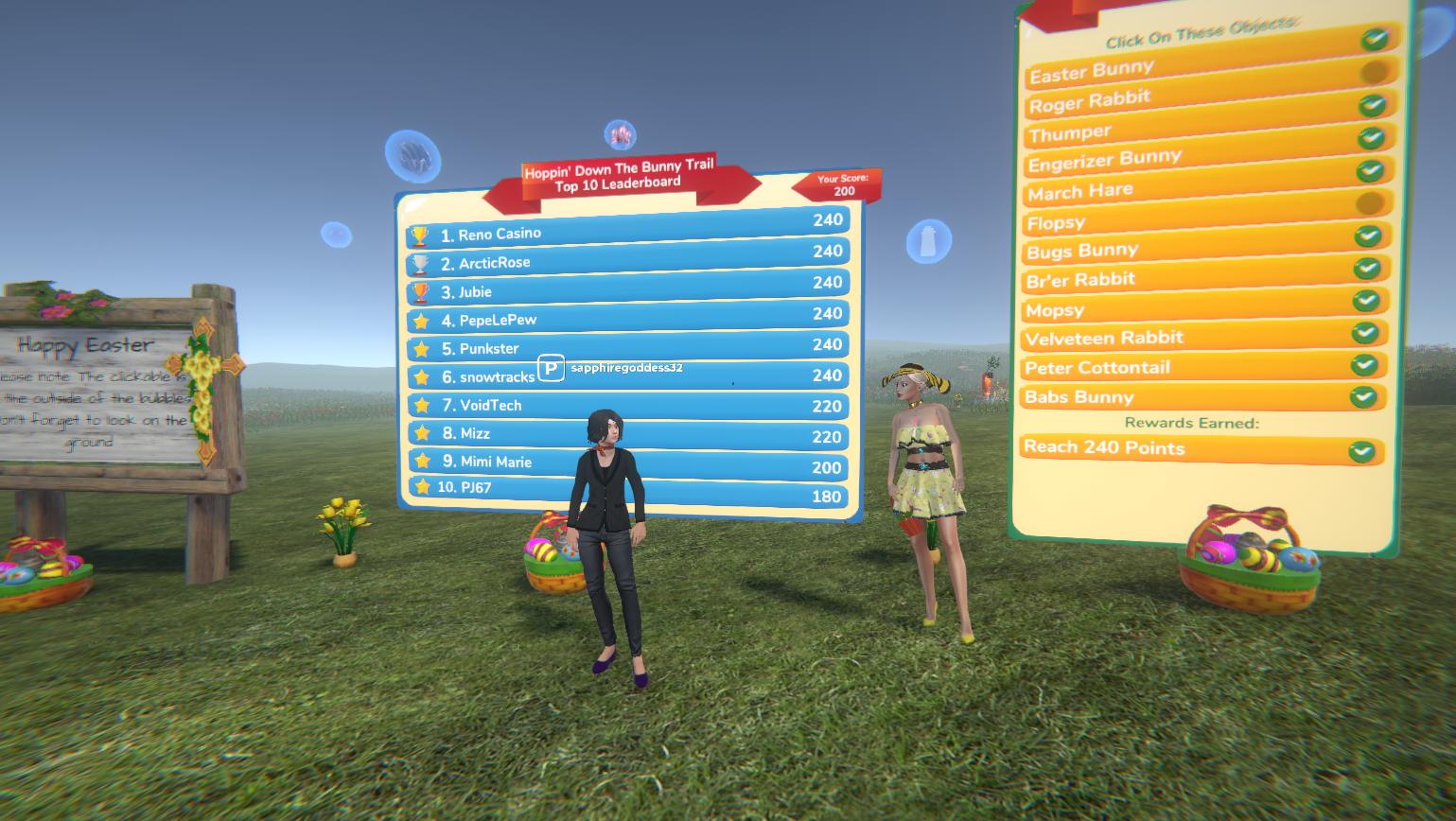Click the ArcticRose leaderboard entry
This screenshot has width=1456, height=821.
pos(627,259)
